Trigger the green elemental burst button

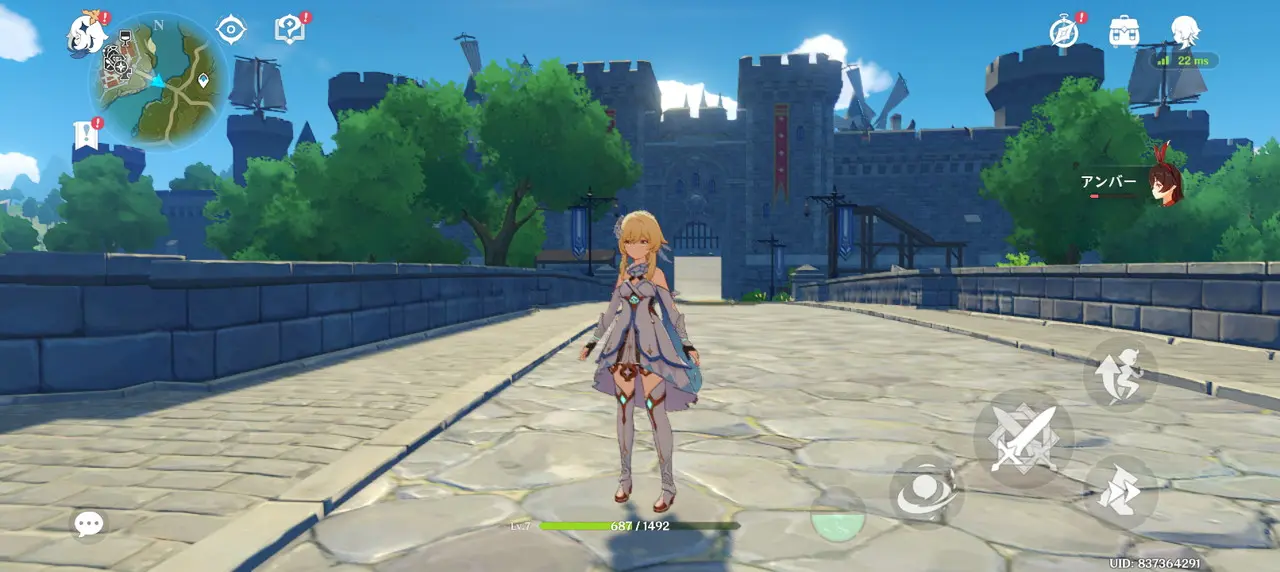[837, 517]
